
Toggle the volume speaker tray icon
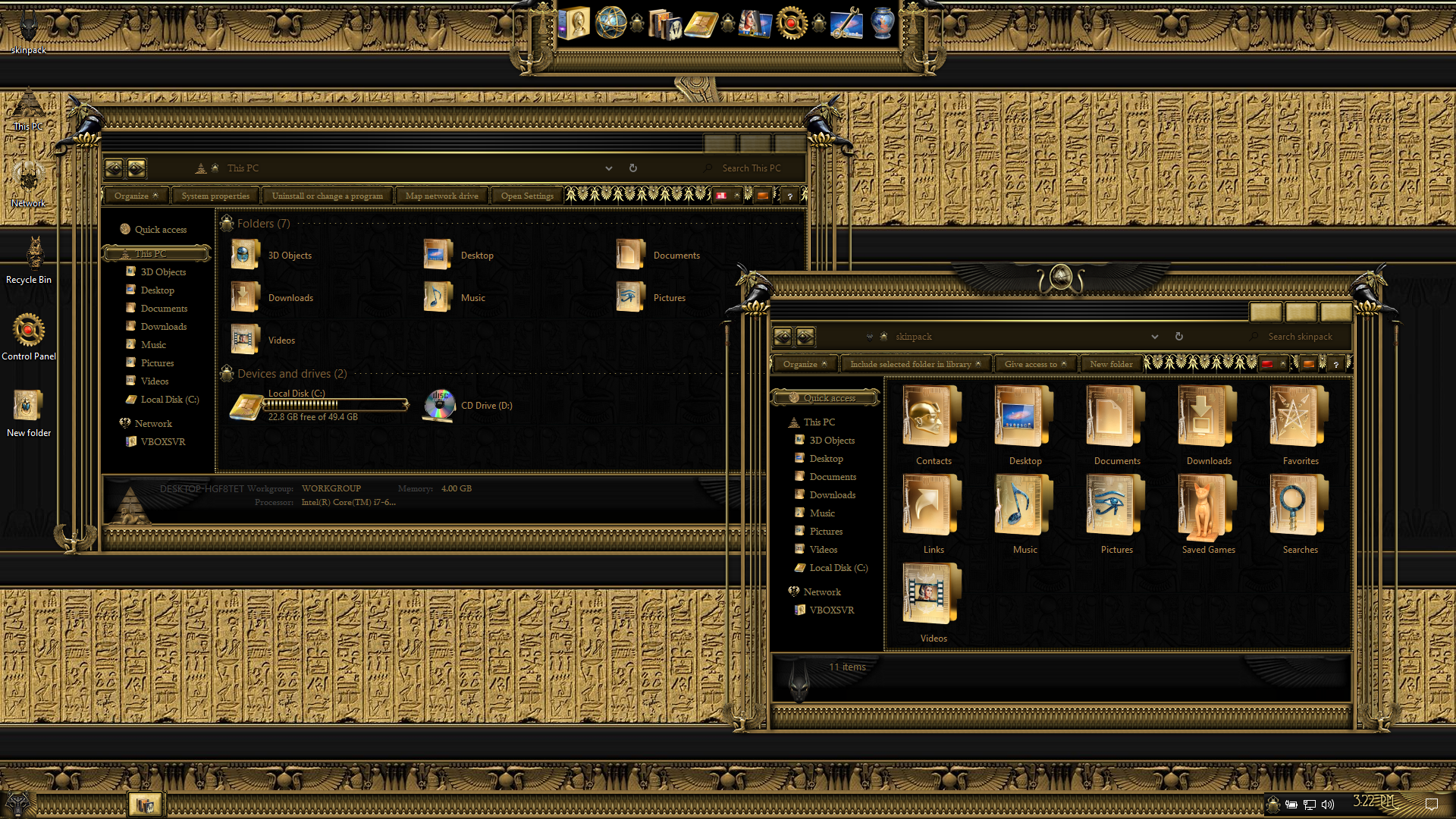click(x=1327, y=804)
